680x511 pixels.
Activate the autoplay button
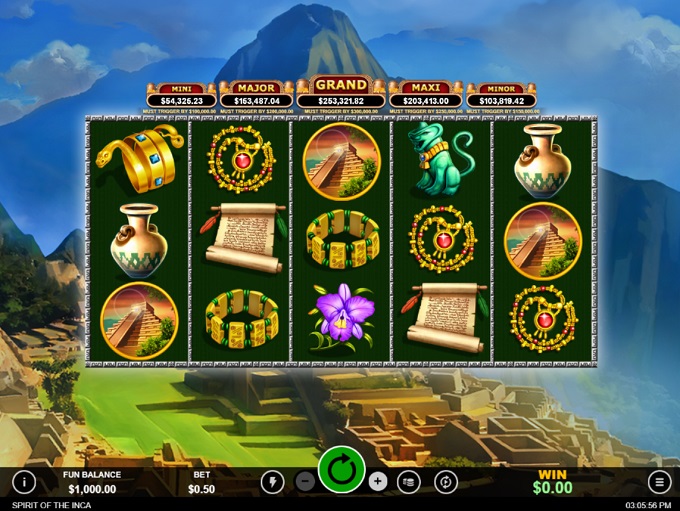[446, 482]
